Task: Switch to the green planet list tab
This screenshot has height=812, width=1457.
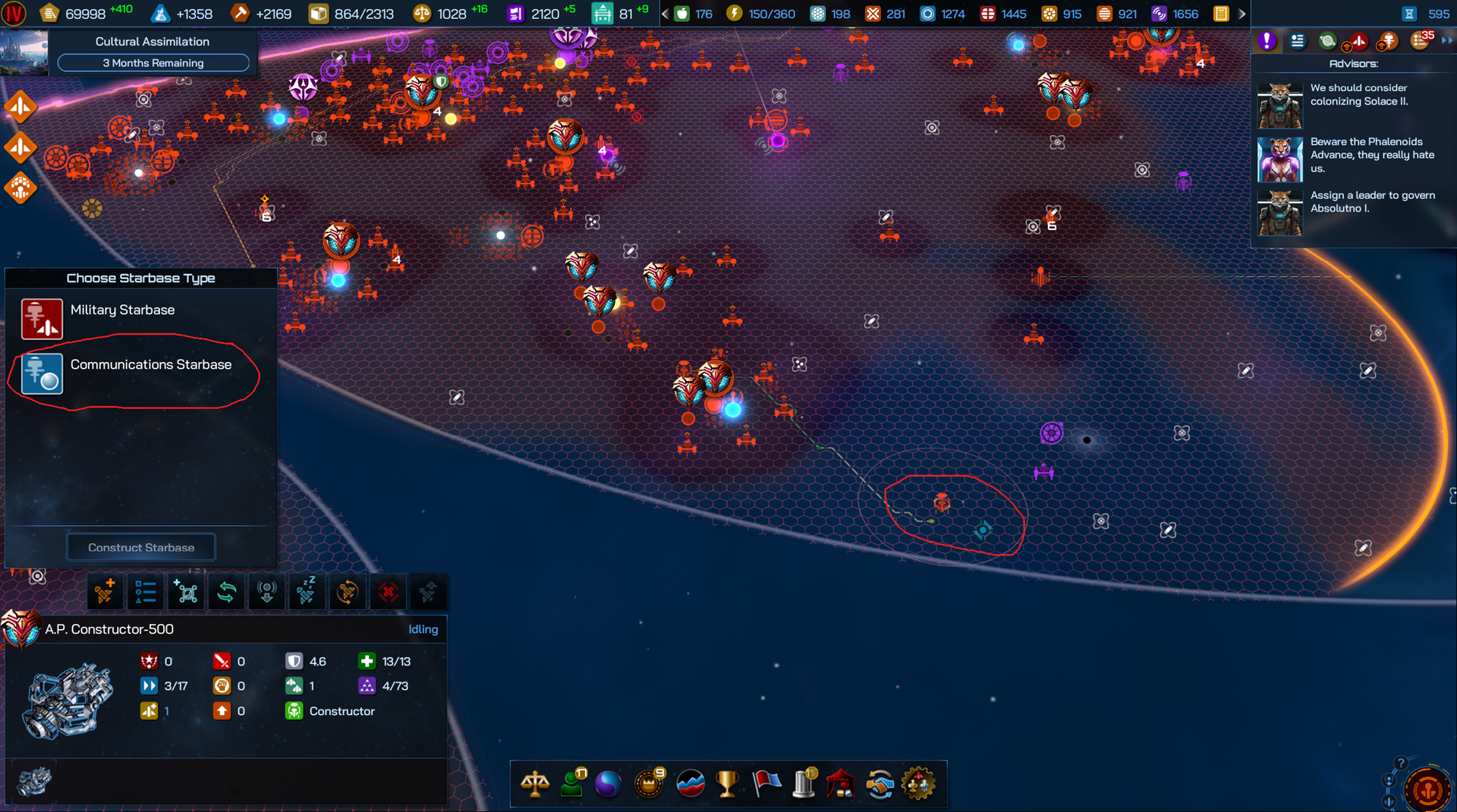Action: pyautogui.click(x=1327, y=41)
